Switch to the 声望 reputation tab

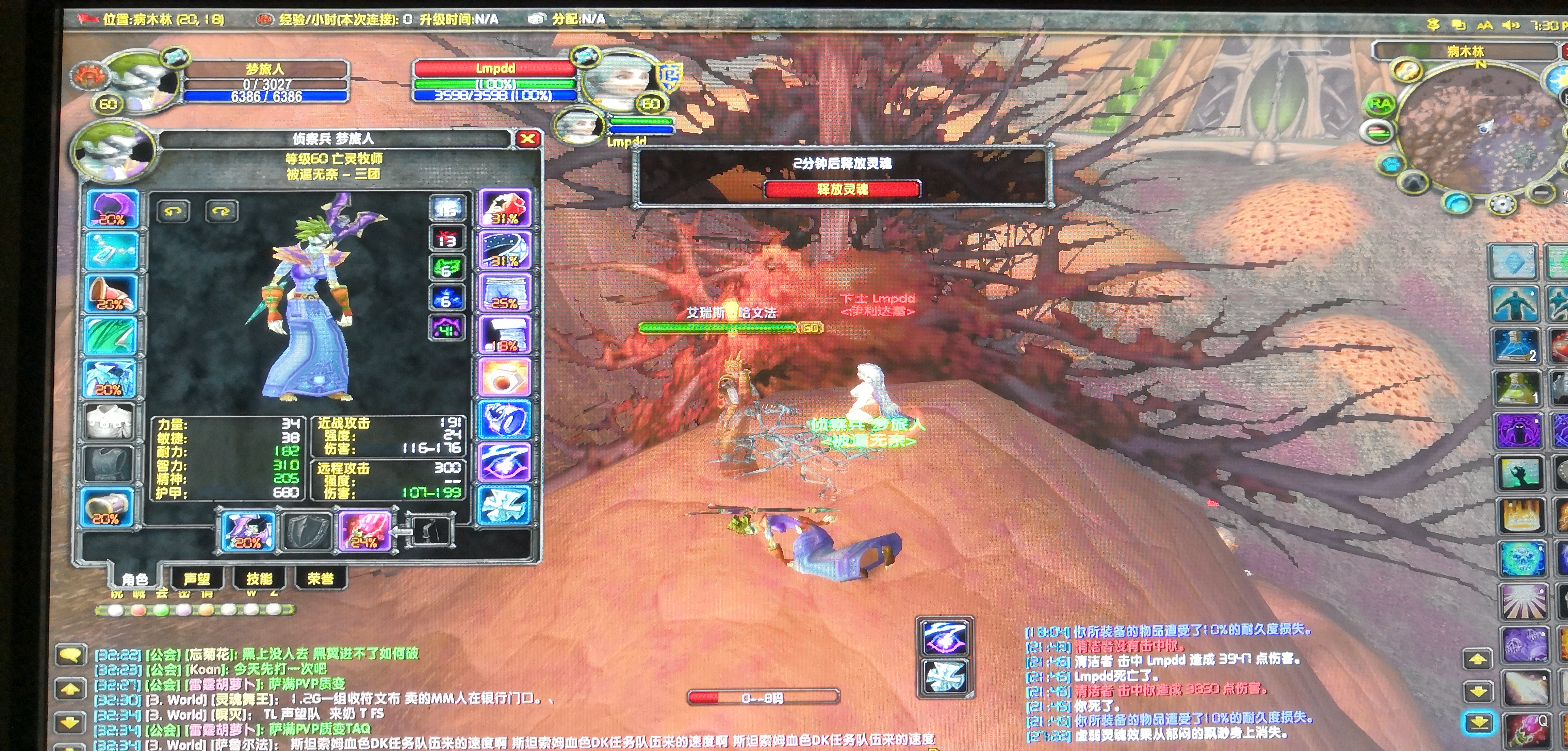pos(197,578)
